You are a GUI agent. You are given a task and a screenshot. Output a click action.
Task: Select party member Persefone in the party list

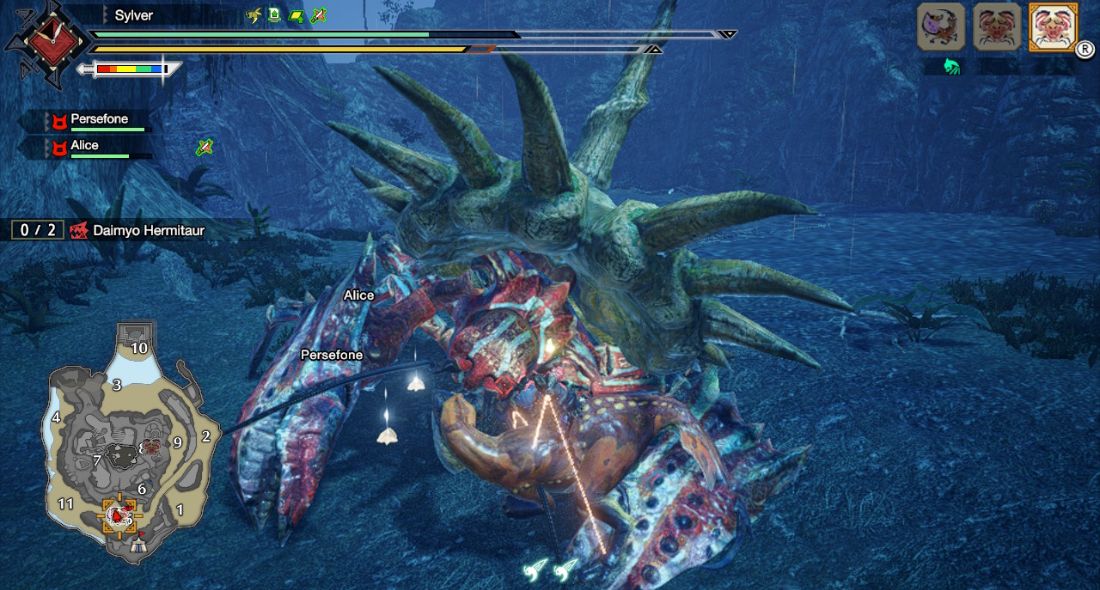pyautogui.click(x=98, y=120)
